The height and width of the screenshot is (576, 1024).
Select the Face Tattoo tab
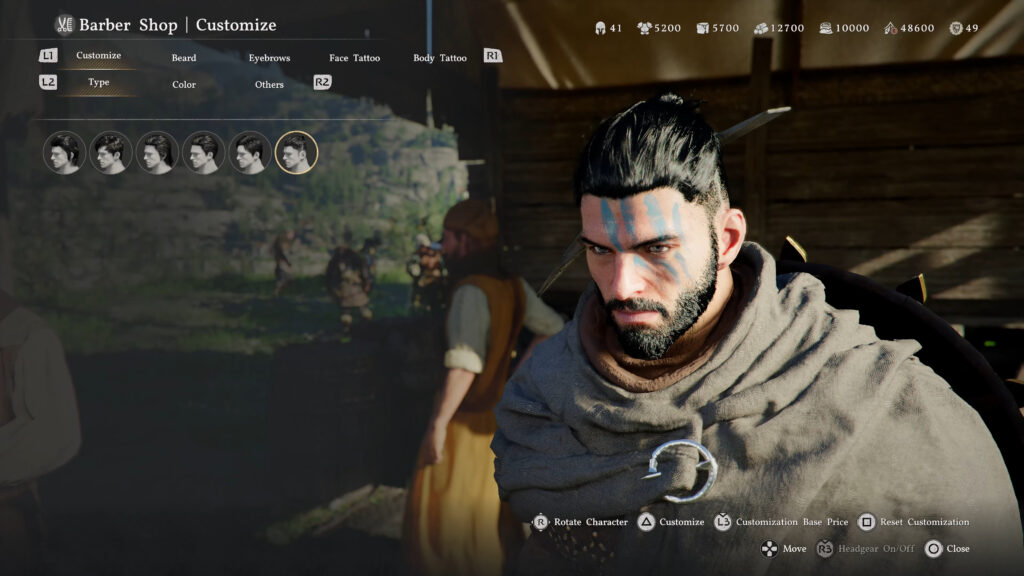coord(354,58)
